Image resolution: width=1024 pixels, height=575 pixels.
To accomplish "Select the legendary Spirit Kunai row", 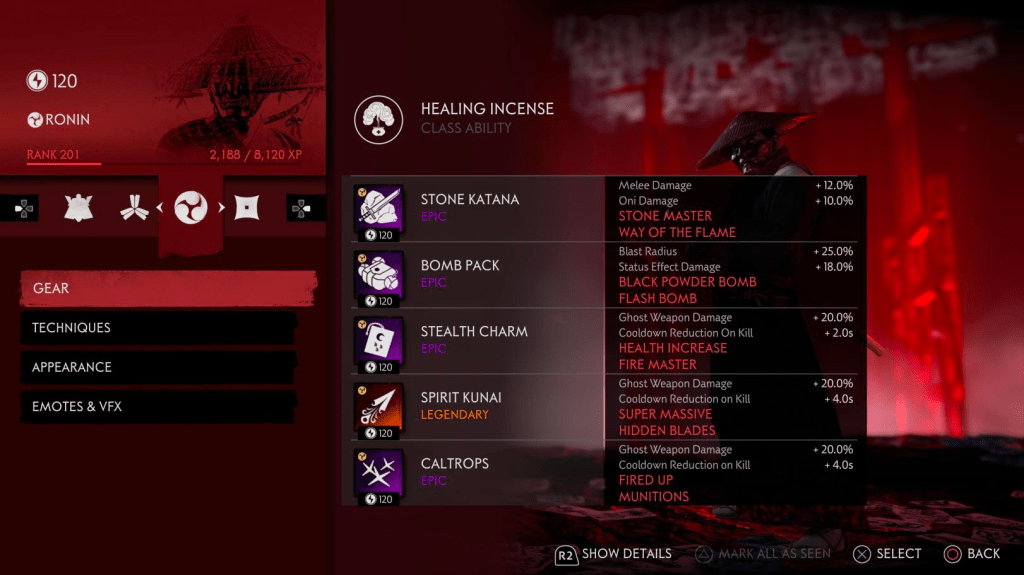I will tap(477, 406).
